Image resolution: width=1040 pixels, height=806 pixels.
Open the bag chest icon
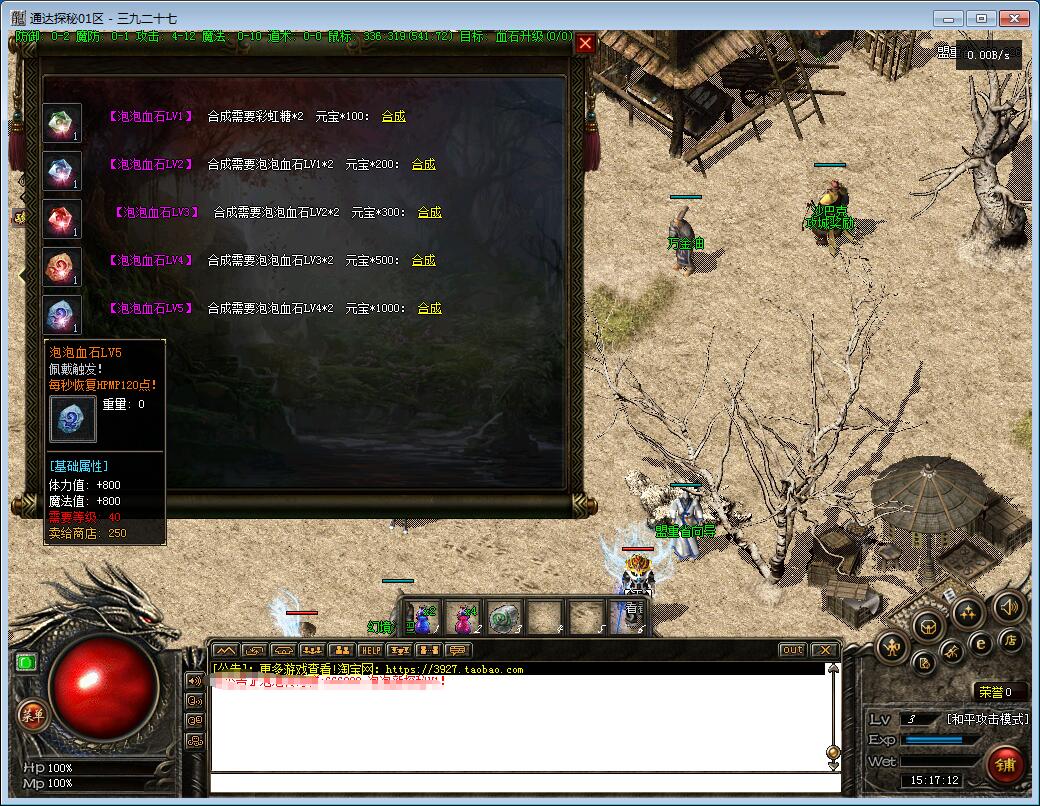click(929, 626)
